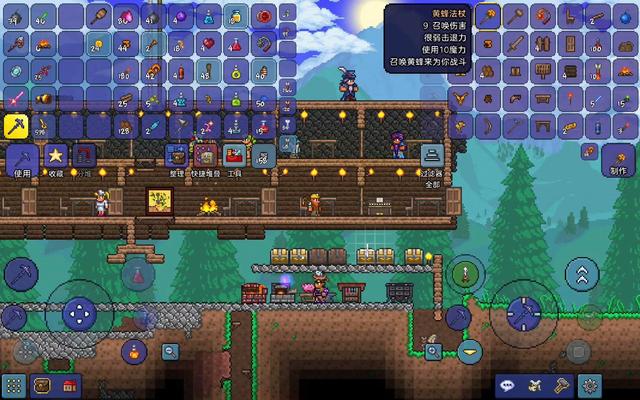Open the crafting filter set to 全部

pyautogui.click(x=432, y=158)
